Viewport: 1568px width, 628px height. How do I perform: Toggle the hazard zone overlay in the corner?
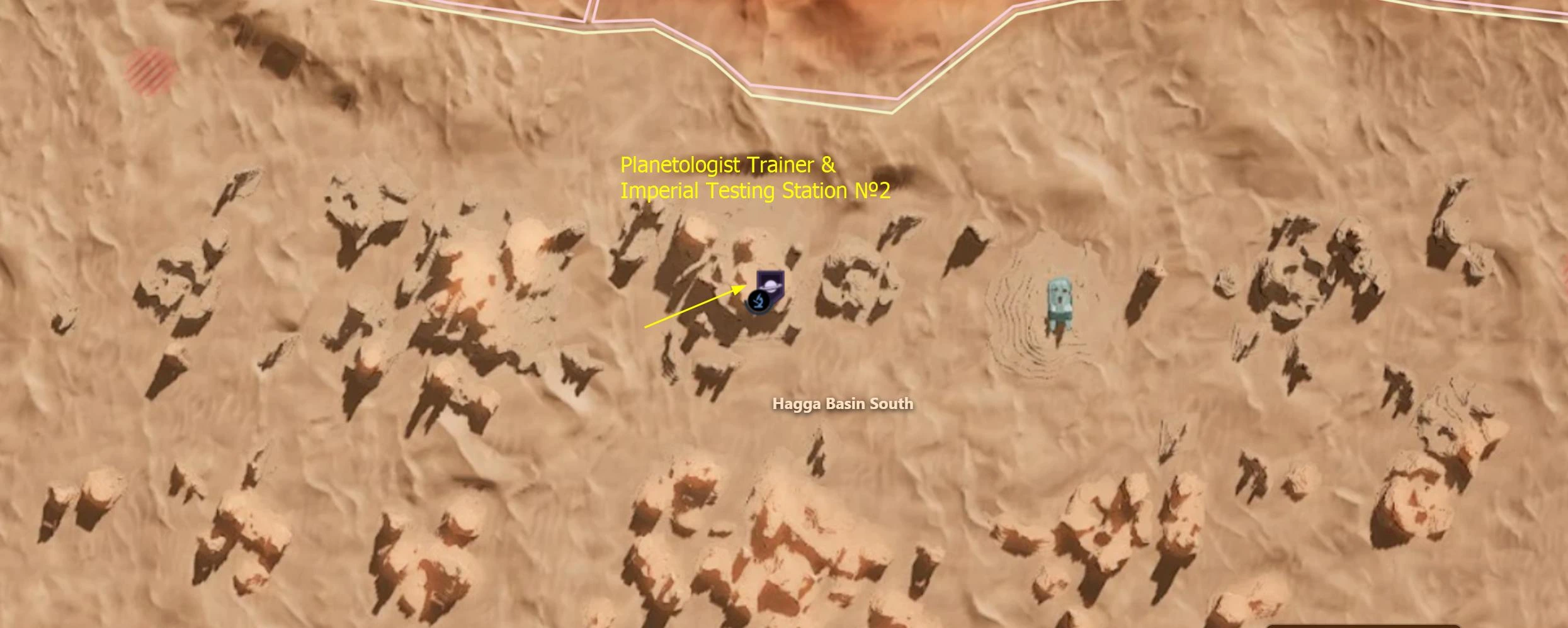pos(151,69)
